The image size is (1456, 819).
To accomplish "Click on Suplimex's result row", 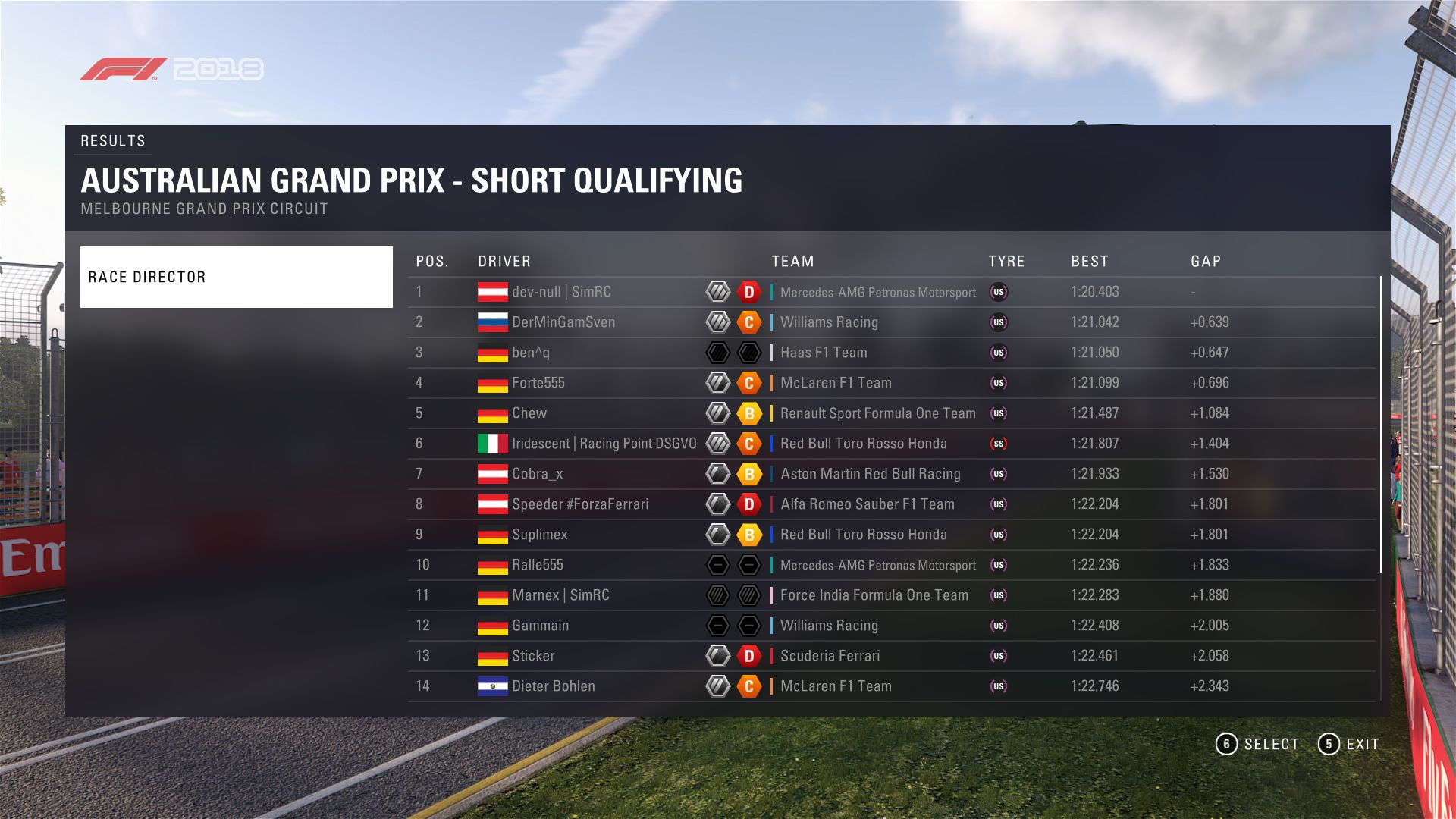I will (540, 535).
